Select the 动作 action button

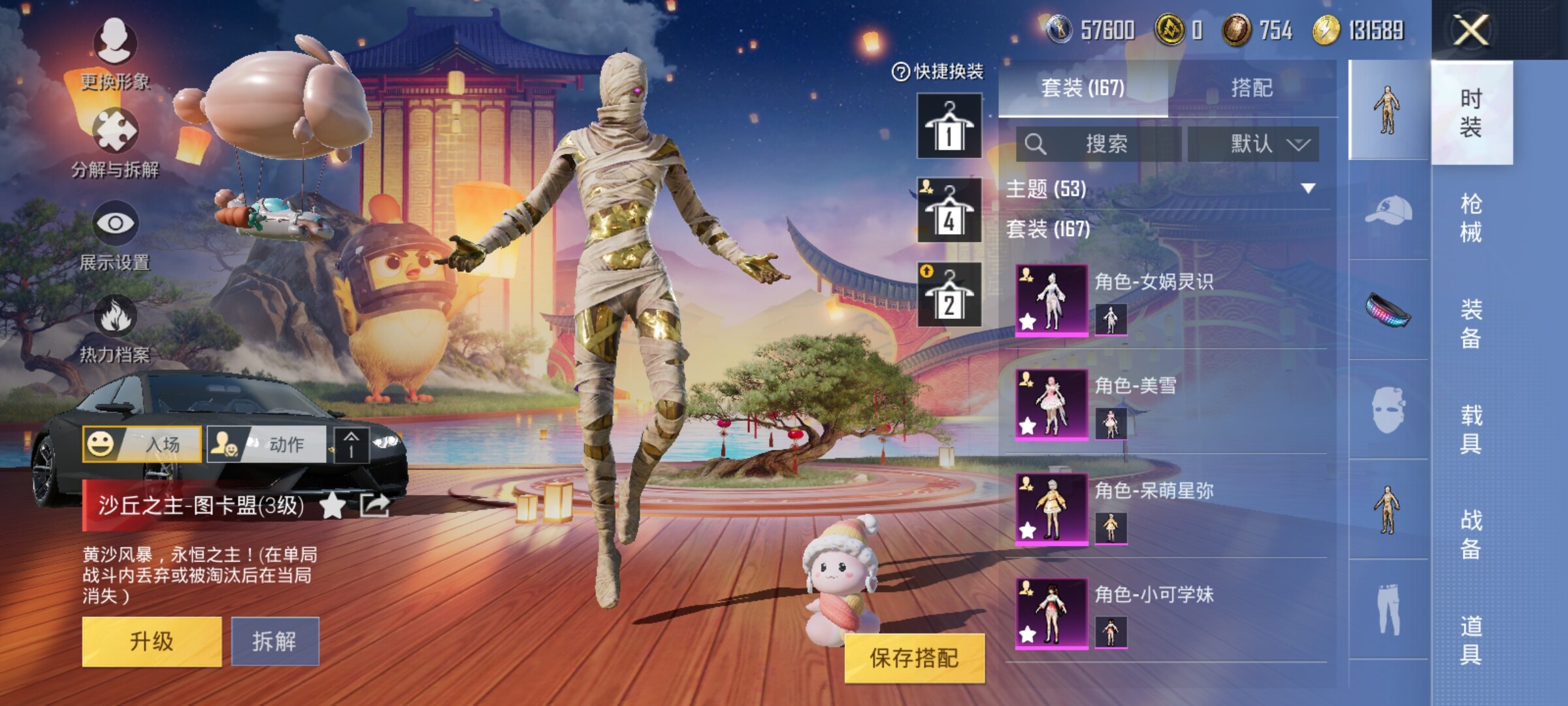267,445
